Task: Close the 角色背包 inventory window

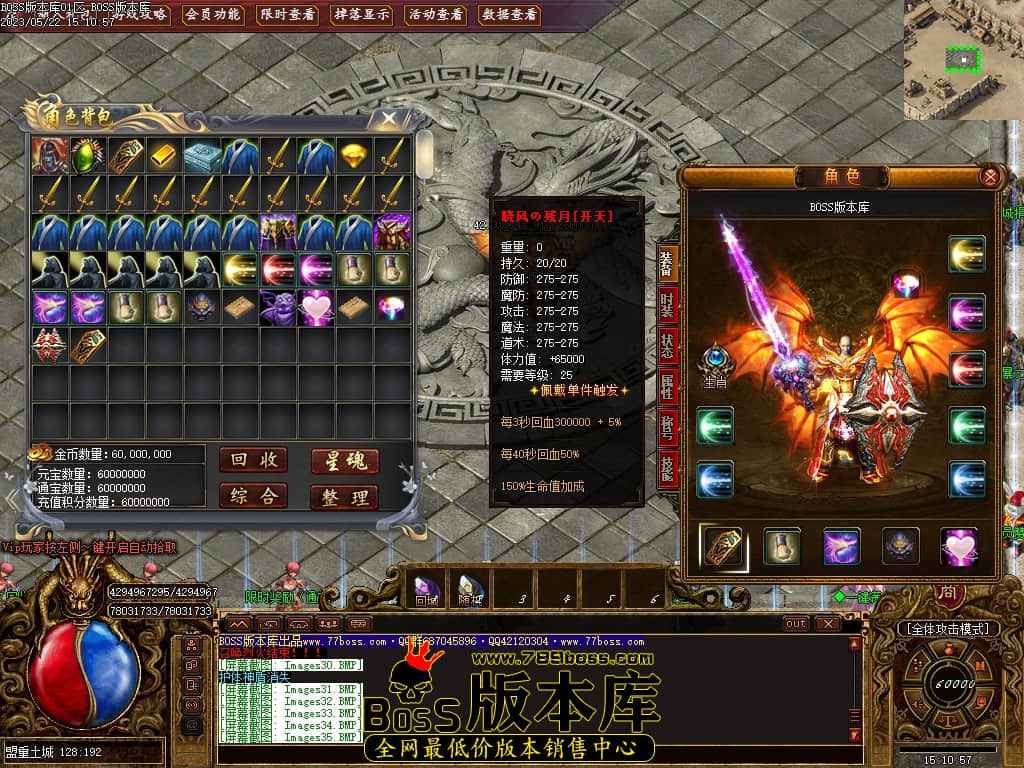Action: pos(385,119)
